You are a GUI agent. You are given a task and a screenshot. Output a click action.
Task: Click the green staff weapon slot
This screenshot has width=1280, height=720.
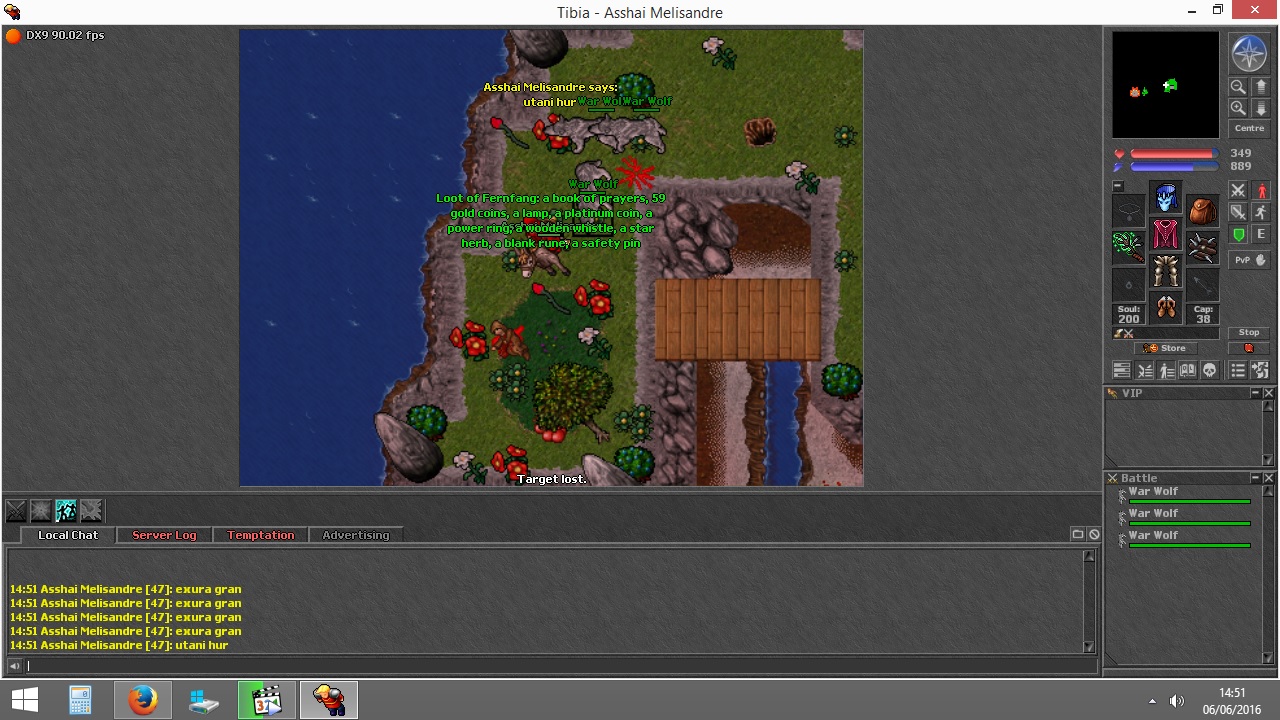point(1128,246)
